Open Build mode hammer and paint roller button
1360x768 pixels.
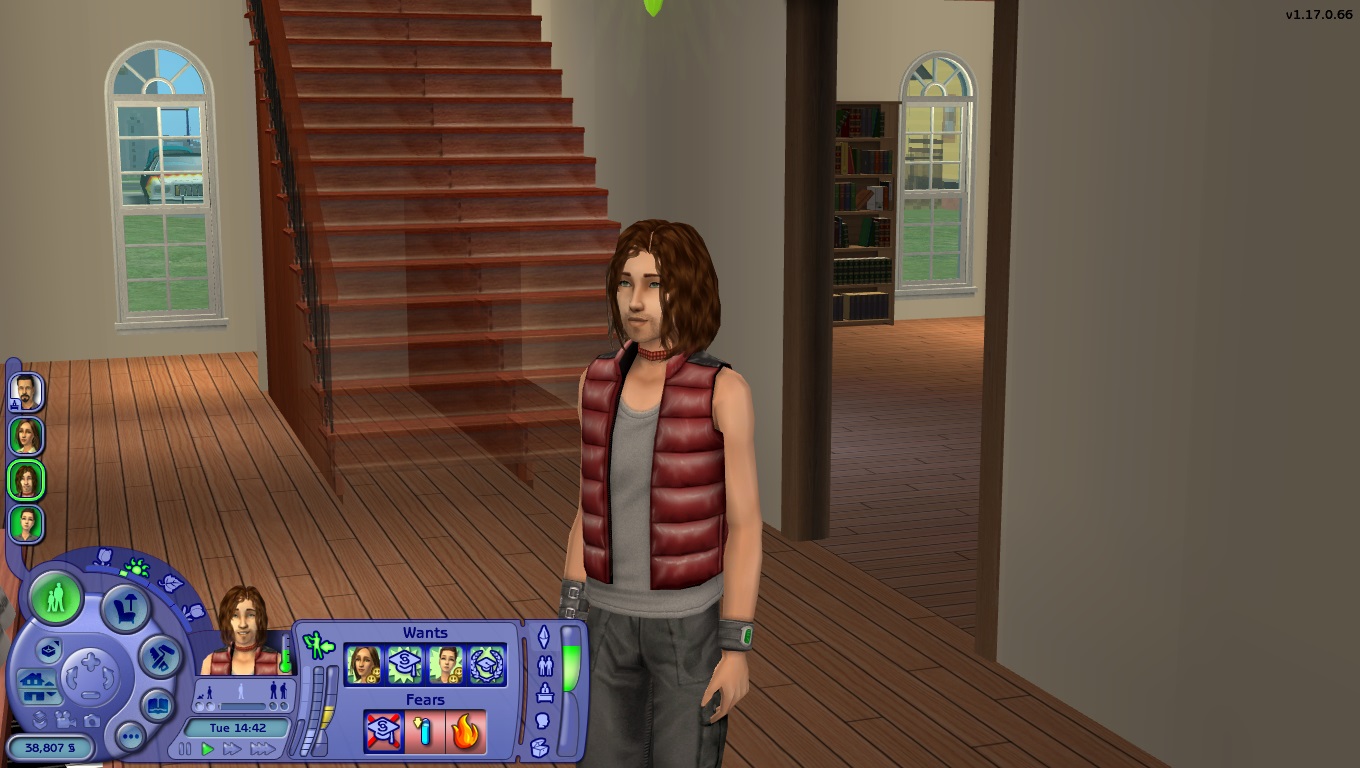160,655
